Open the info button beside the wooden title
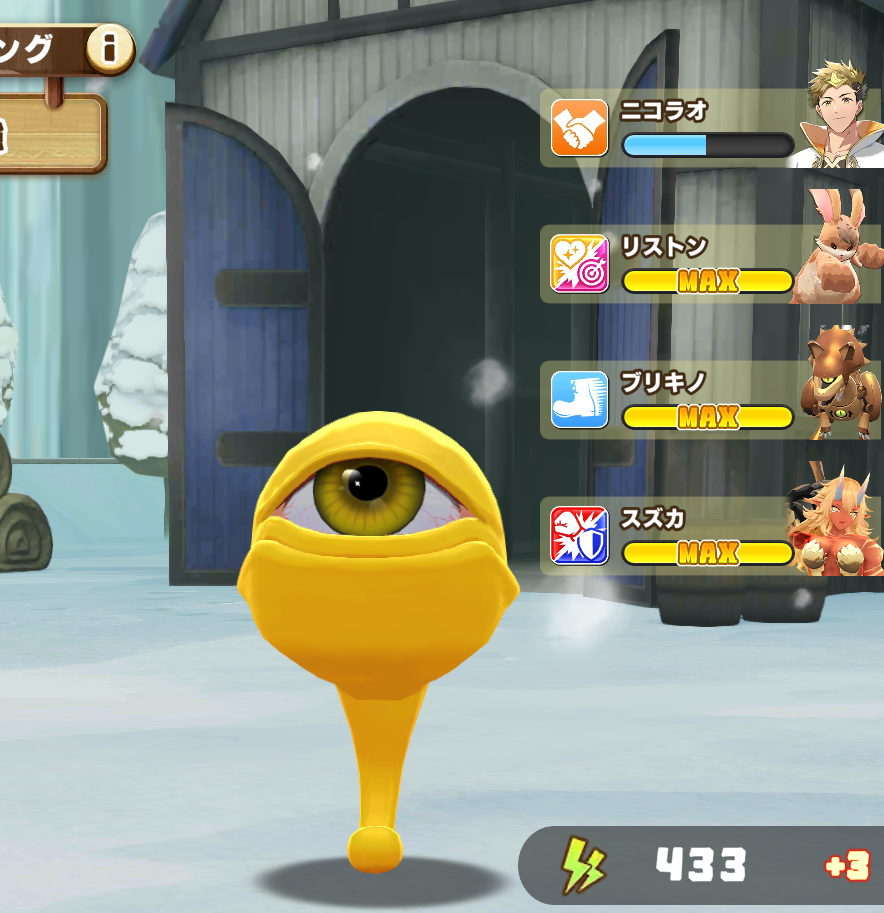Viewport: 884px width, 913px height. [110, 47]
